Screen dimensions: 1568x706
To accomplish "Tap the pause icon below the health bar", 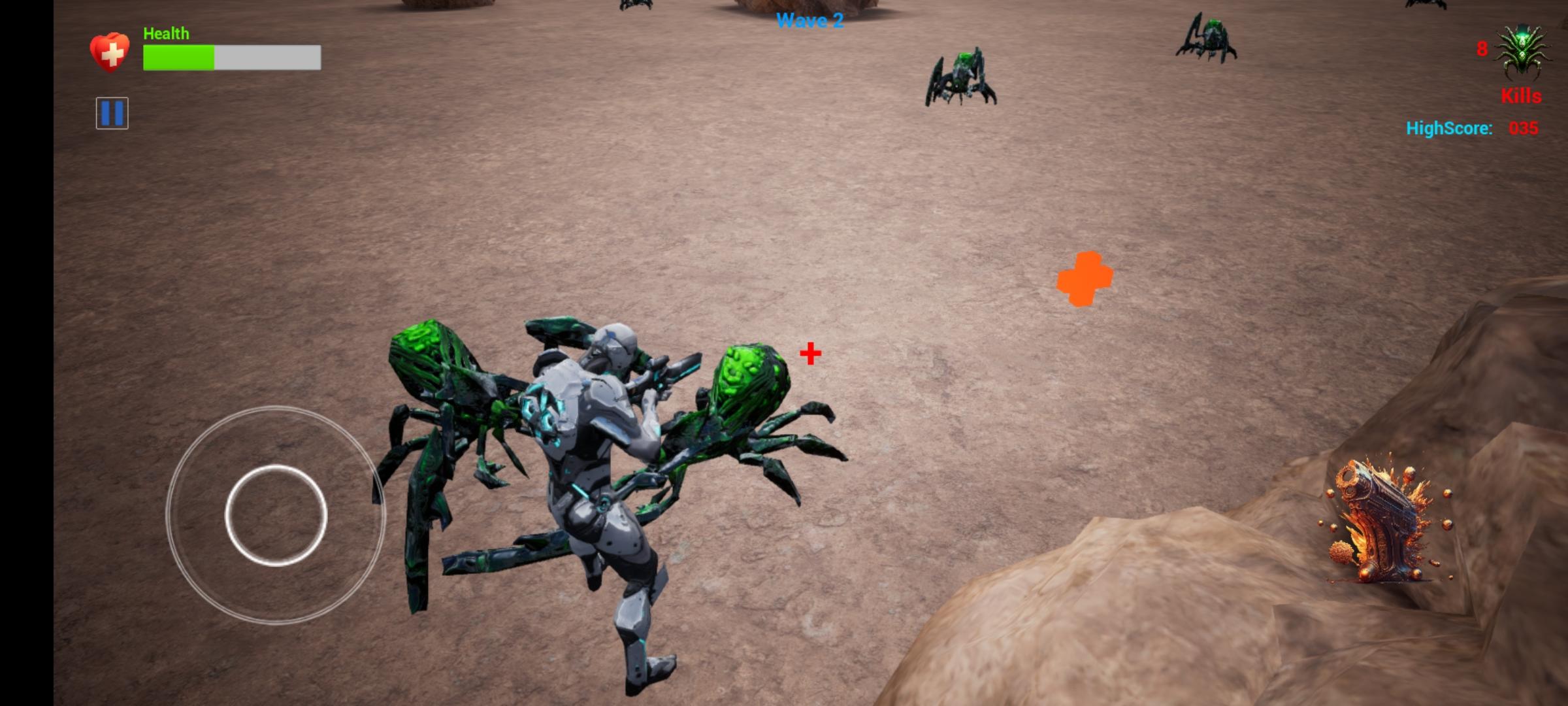I will [x=112, y=112].
